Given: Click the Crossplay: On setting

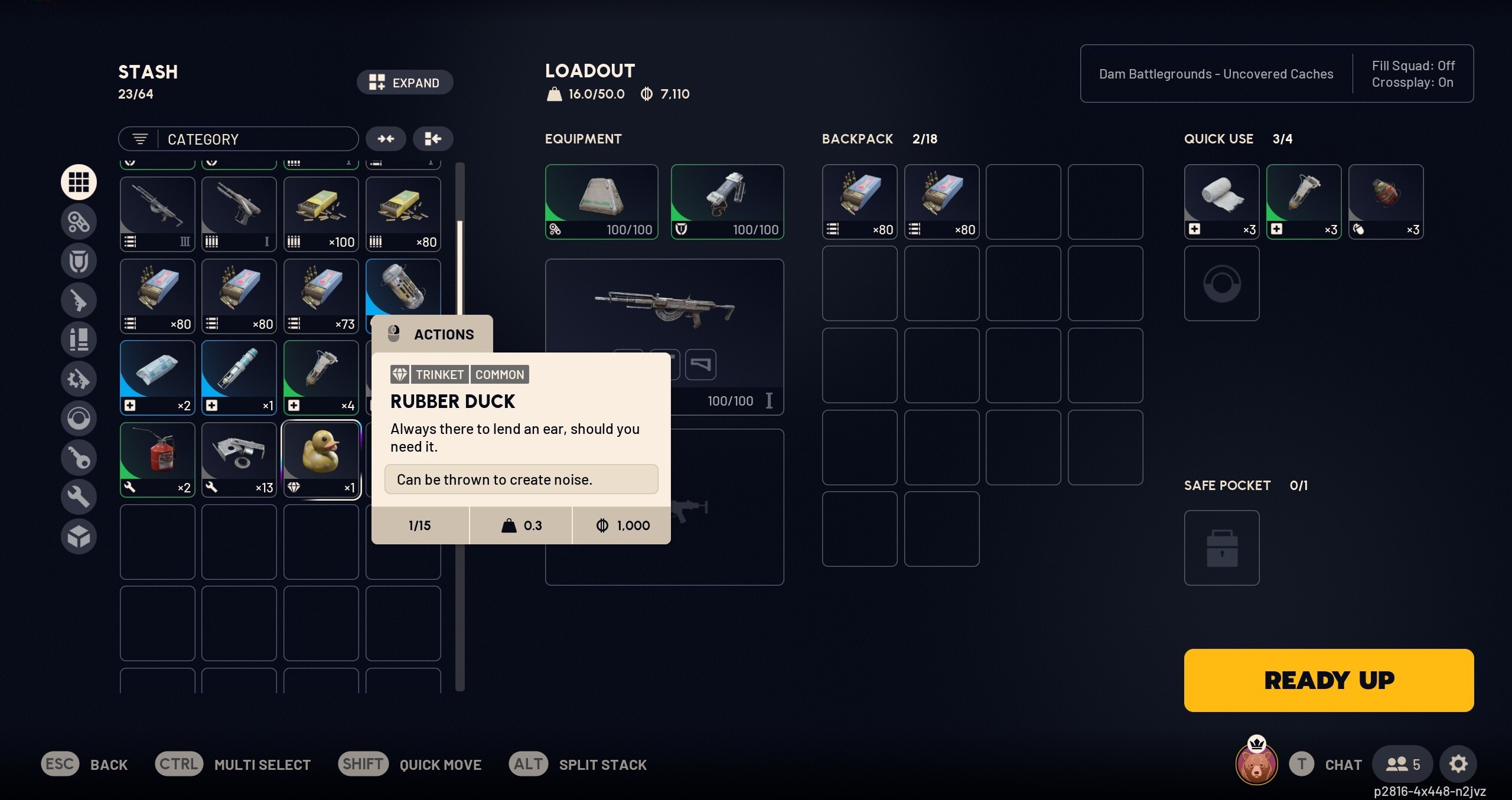Looking at the screenshot, I should coord(1412,83).
